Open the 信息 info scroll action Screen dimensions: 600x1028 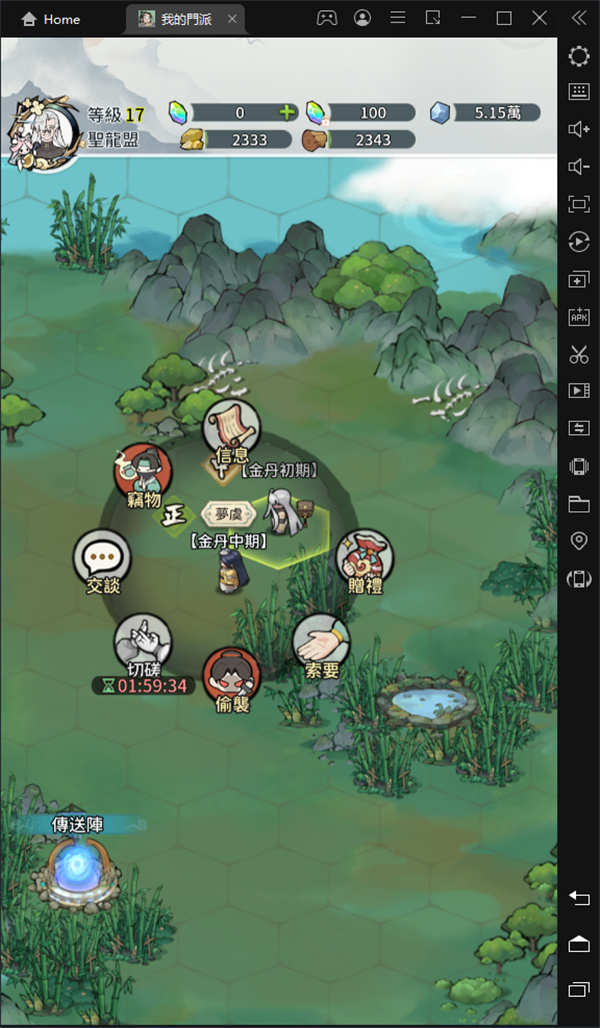pyautogui.click(x=232, y=431)
